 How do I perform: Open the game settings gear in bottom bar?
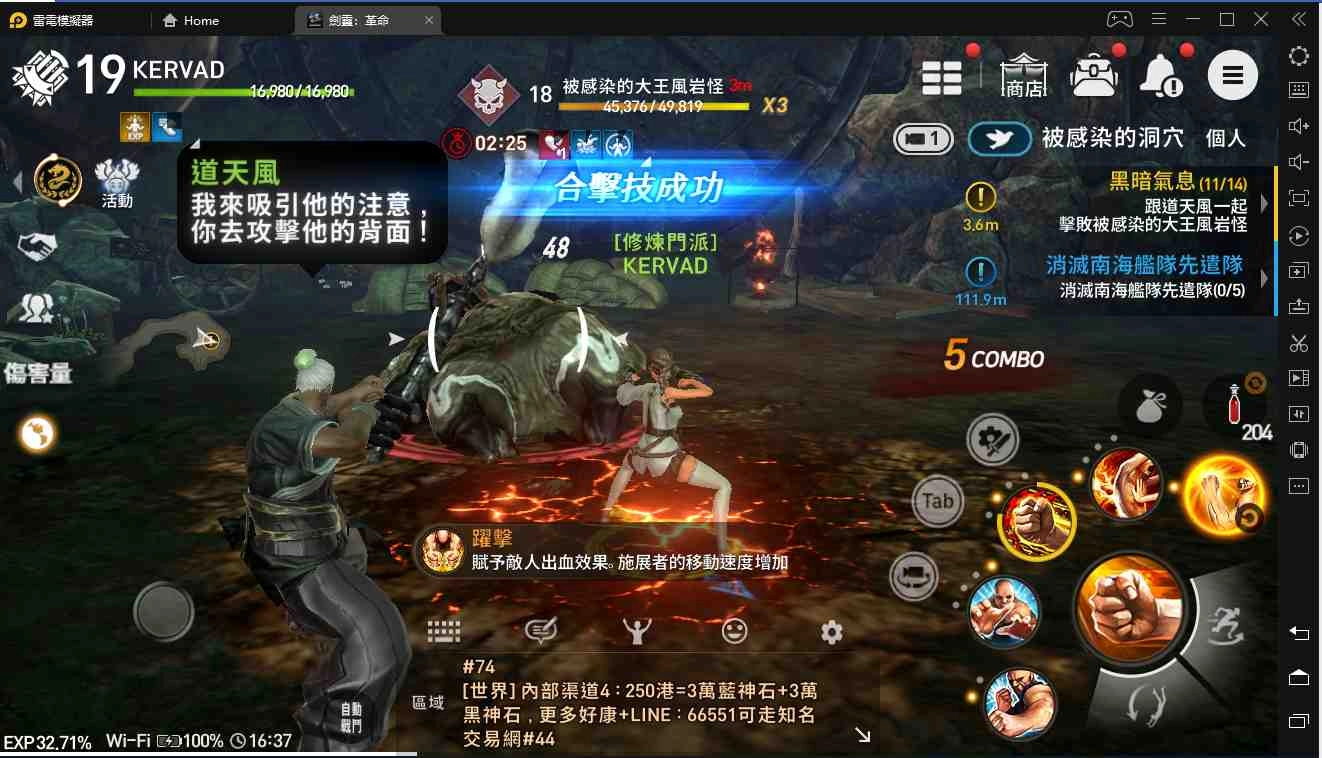coord(831,630)
